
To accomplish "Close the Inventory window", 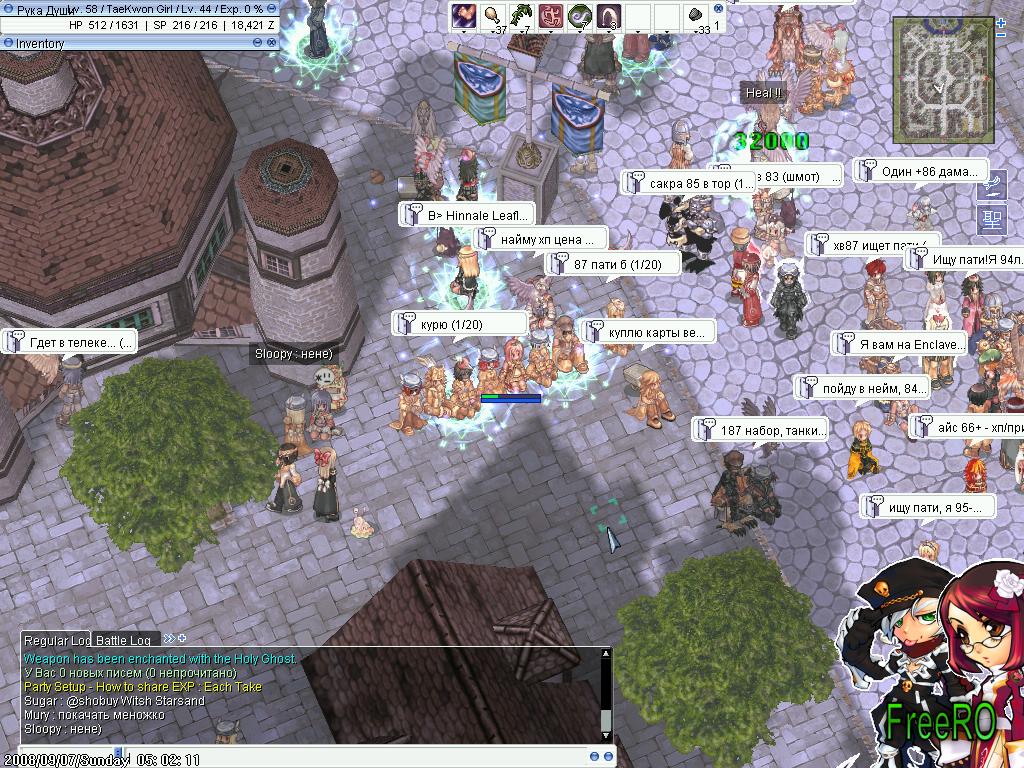I will tap(272, 43).
